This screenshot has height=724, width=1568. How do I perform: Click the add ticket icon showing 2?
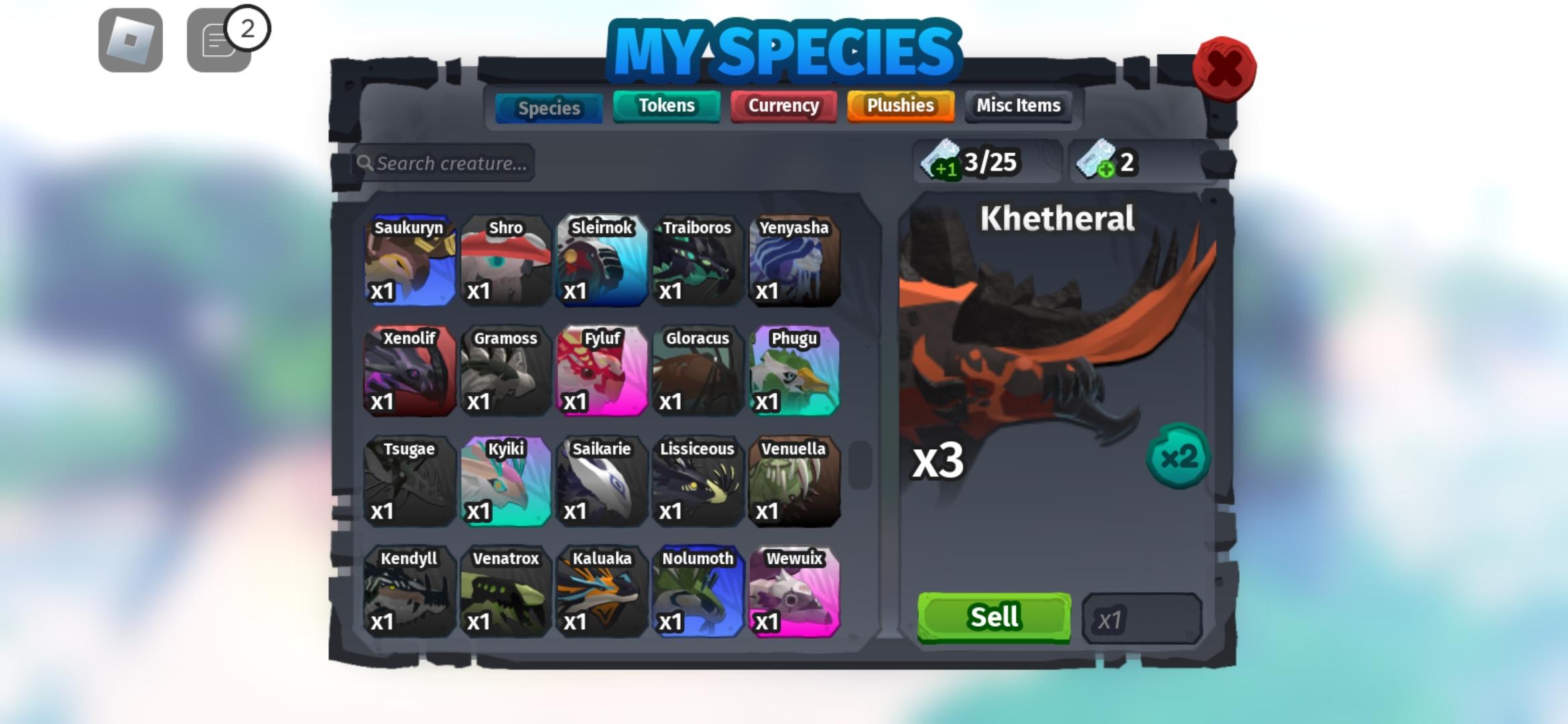pyautogui.click(x=1106, y=161)
